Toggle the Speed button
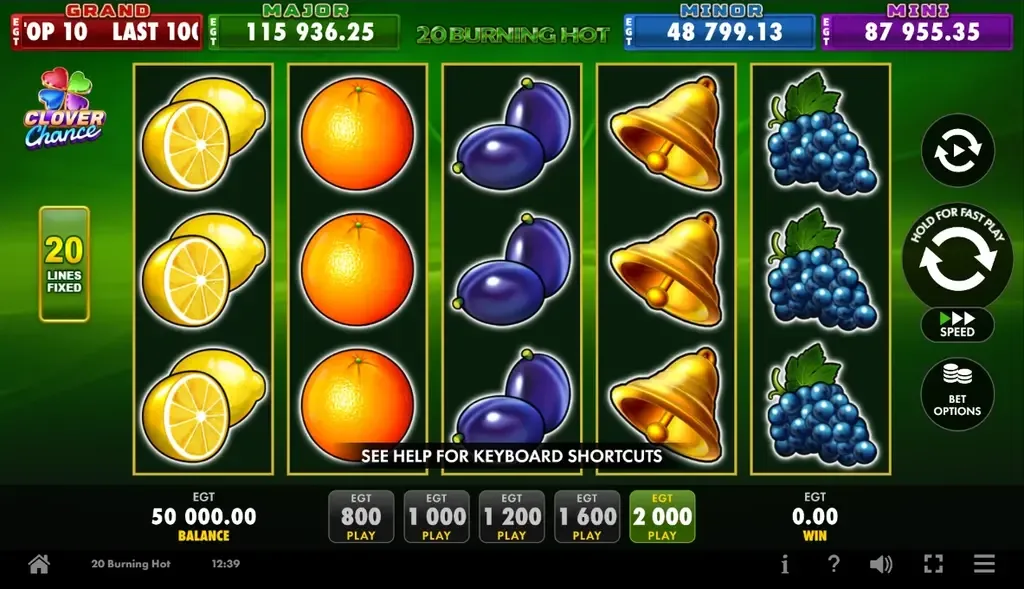 (957, 324)
